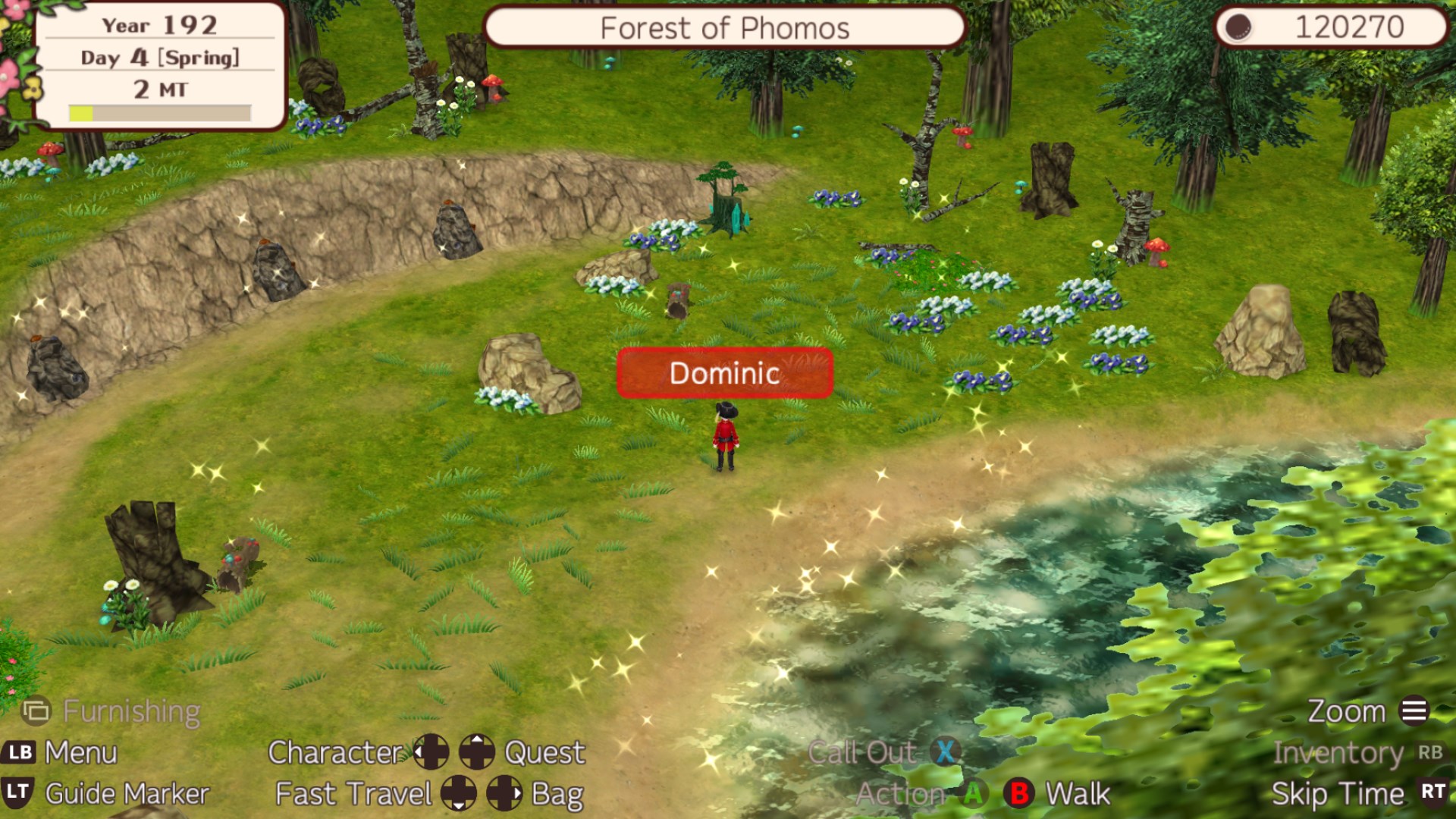Click the Character label near the d-pad
Screen dimensions: 1456x819
(x=336, y=752)
